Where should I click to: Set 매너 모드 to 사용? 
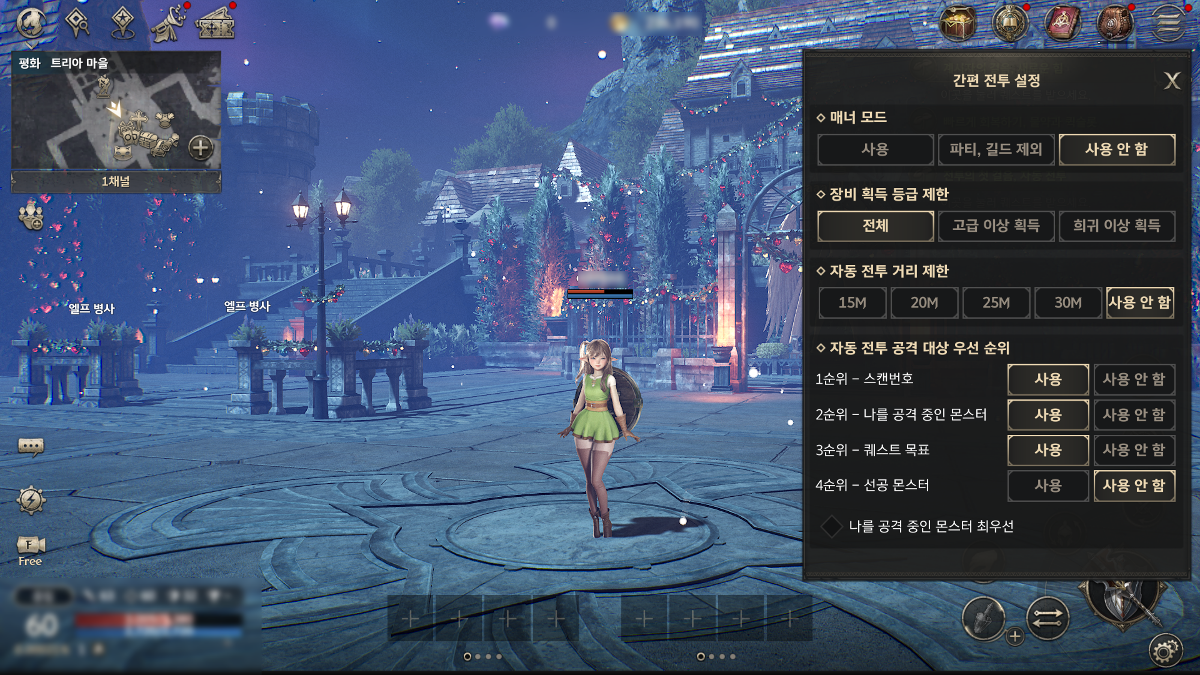pos(875,150)
